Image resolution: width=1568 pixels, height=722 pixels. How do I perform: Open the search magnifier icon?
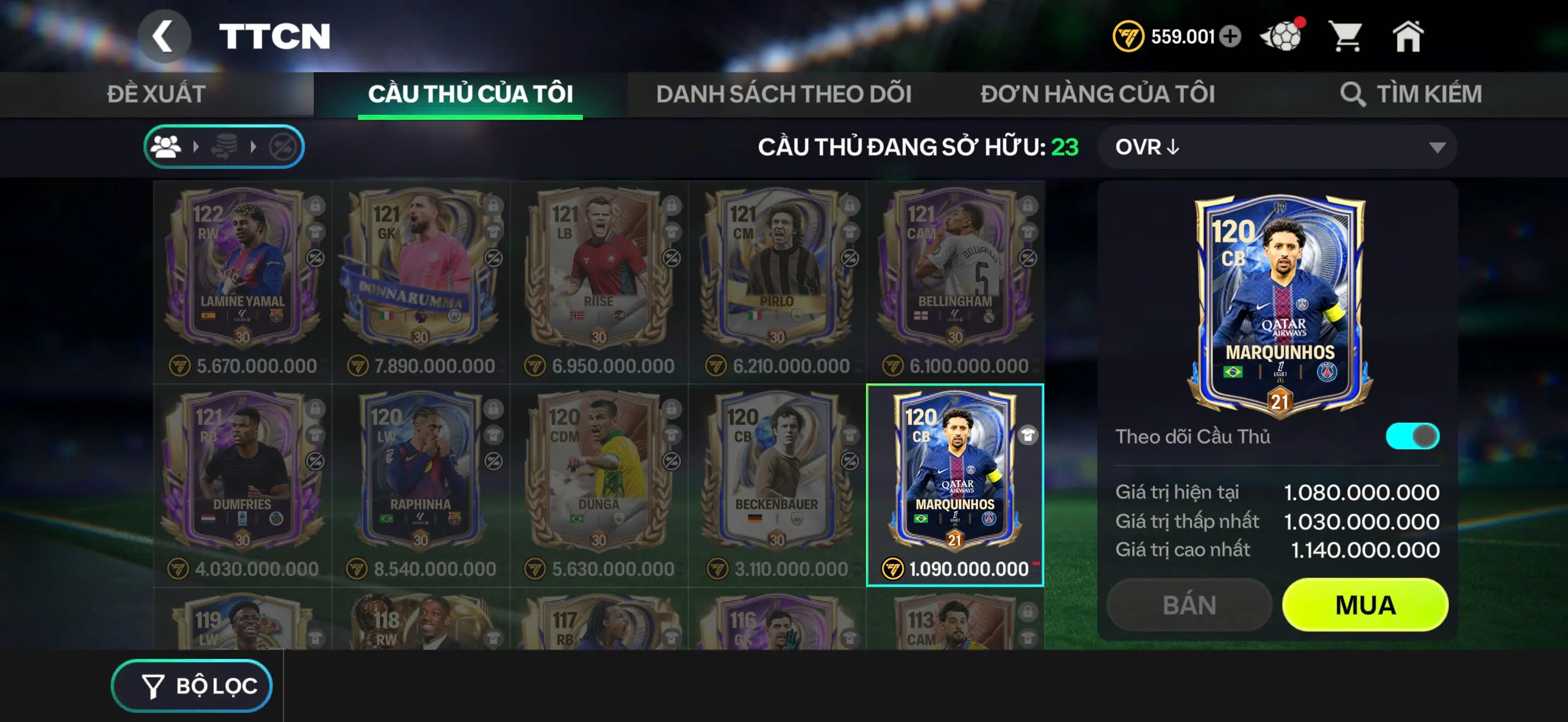click(x=1354, y=95)
